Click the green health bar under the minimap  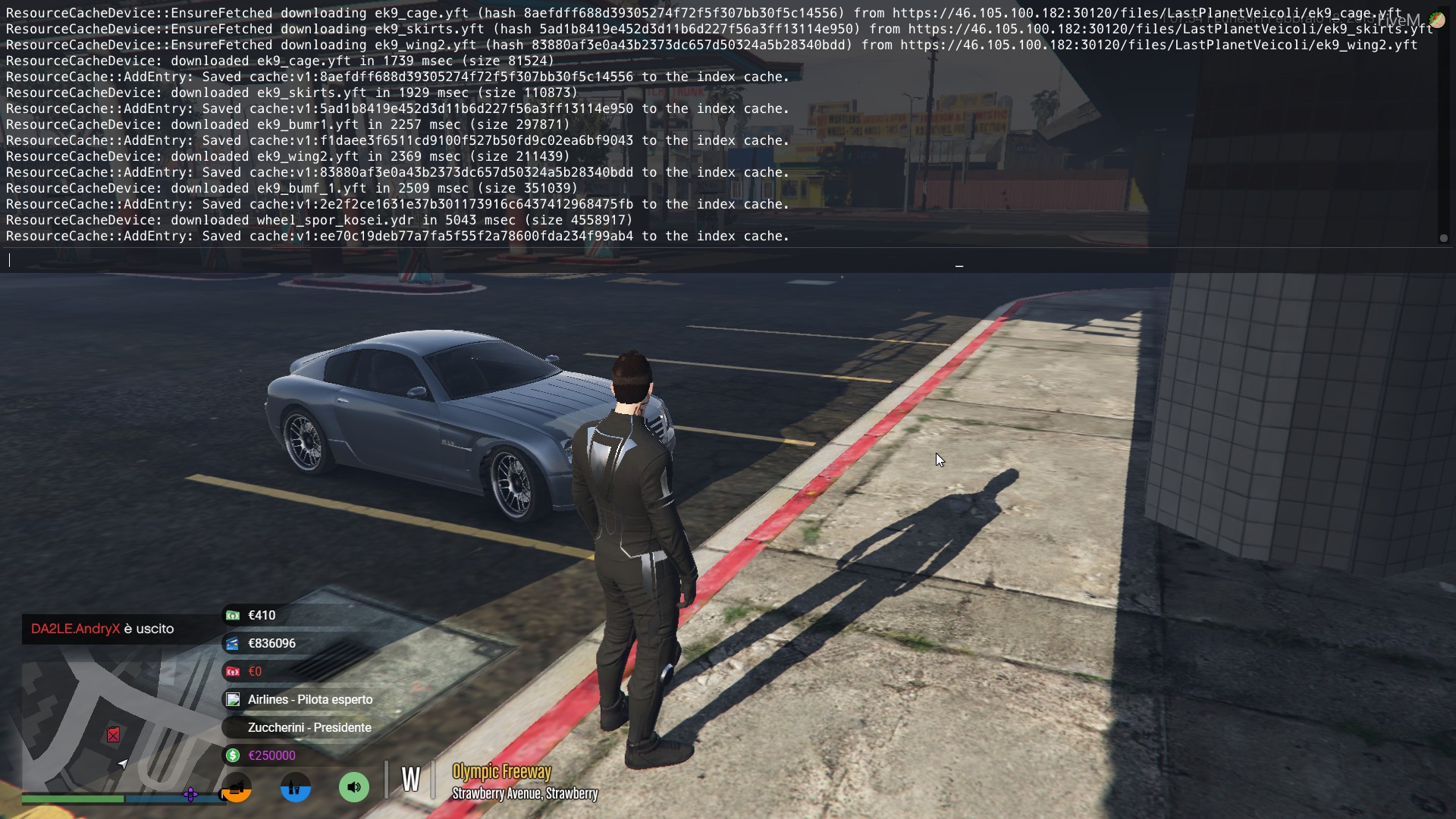pyautogui.click(x=72, y=799)
